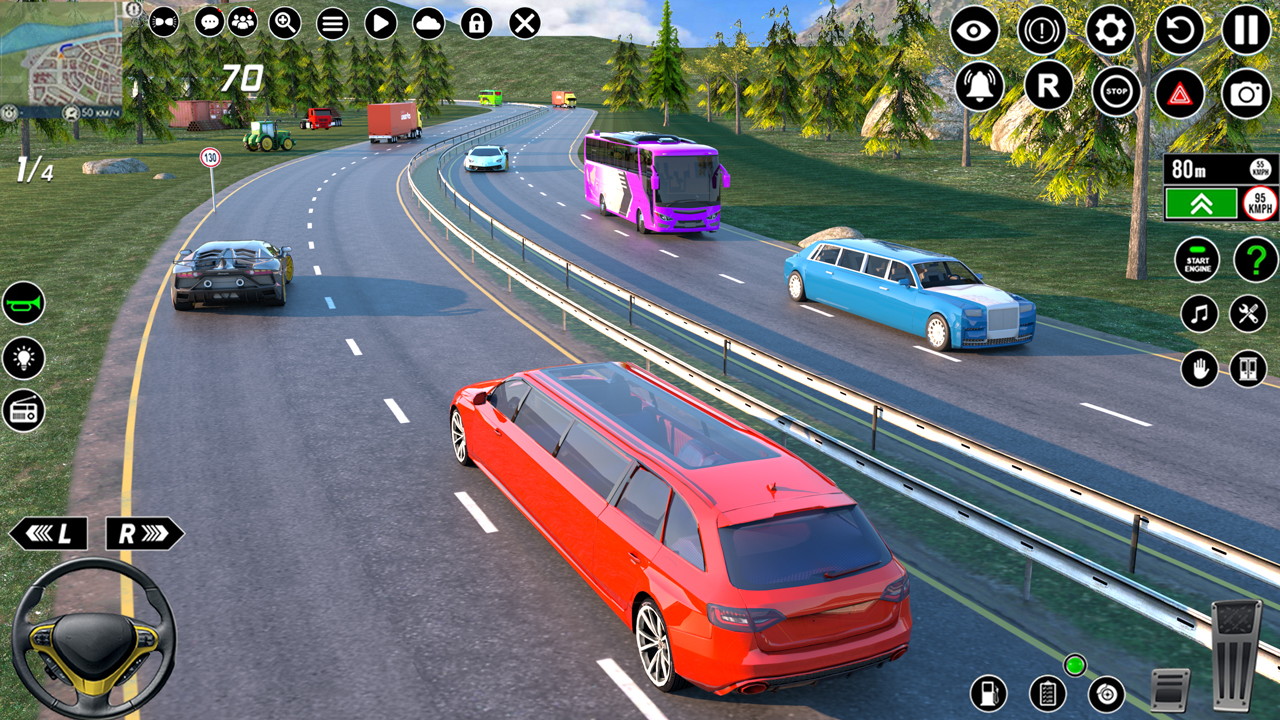This screenshot has width=1280, height=720.
Task: Toggle the red hazard warning triangle
Action: click(x=1180, y=93)
